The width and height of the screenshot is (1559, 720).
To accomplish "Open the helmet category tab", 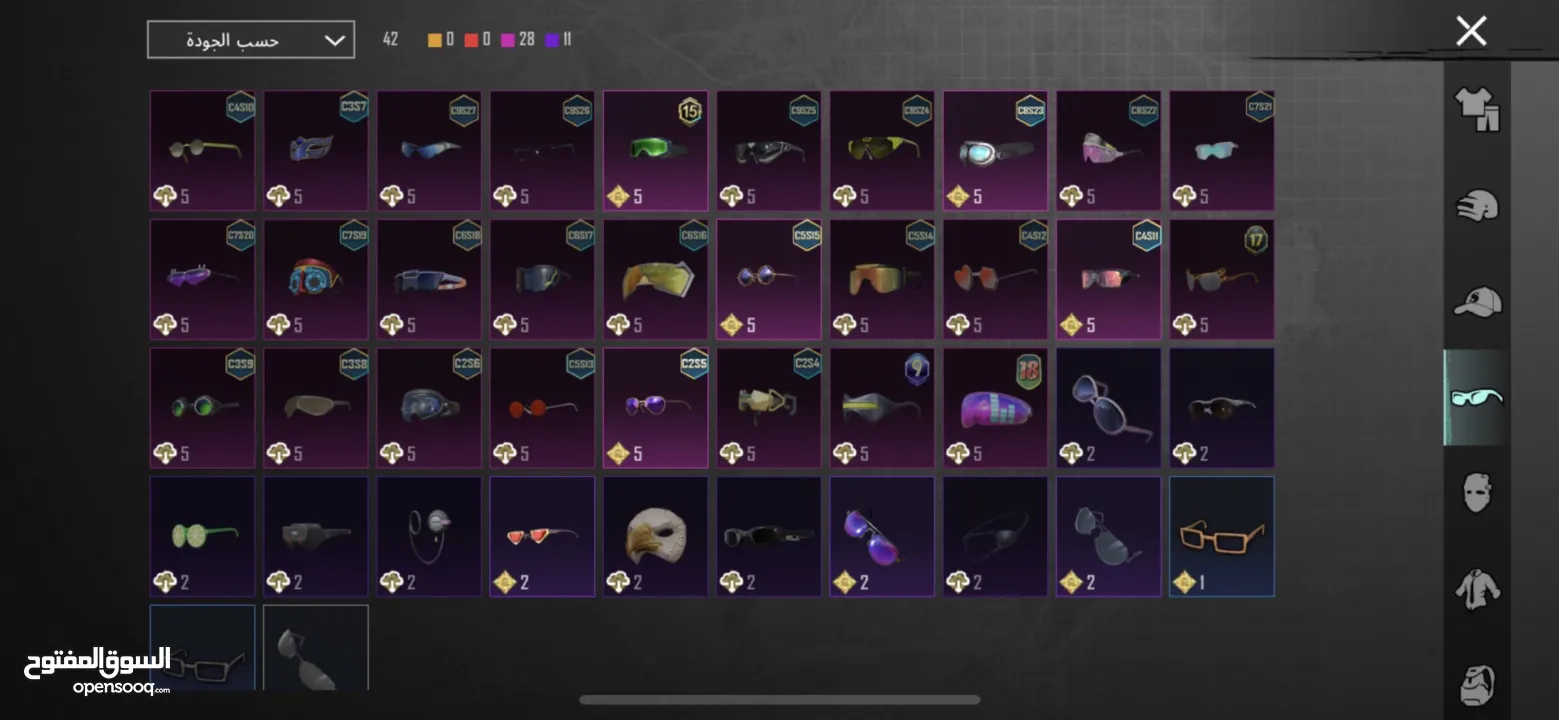I will click(x=1477, y=206).
